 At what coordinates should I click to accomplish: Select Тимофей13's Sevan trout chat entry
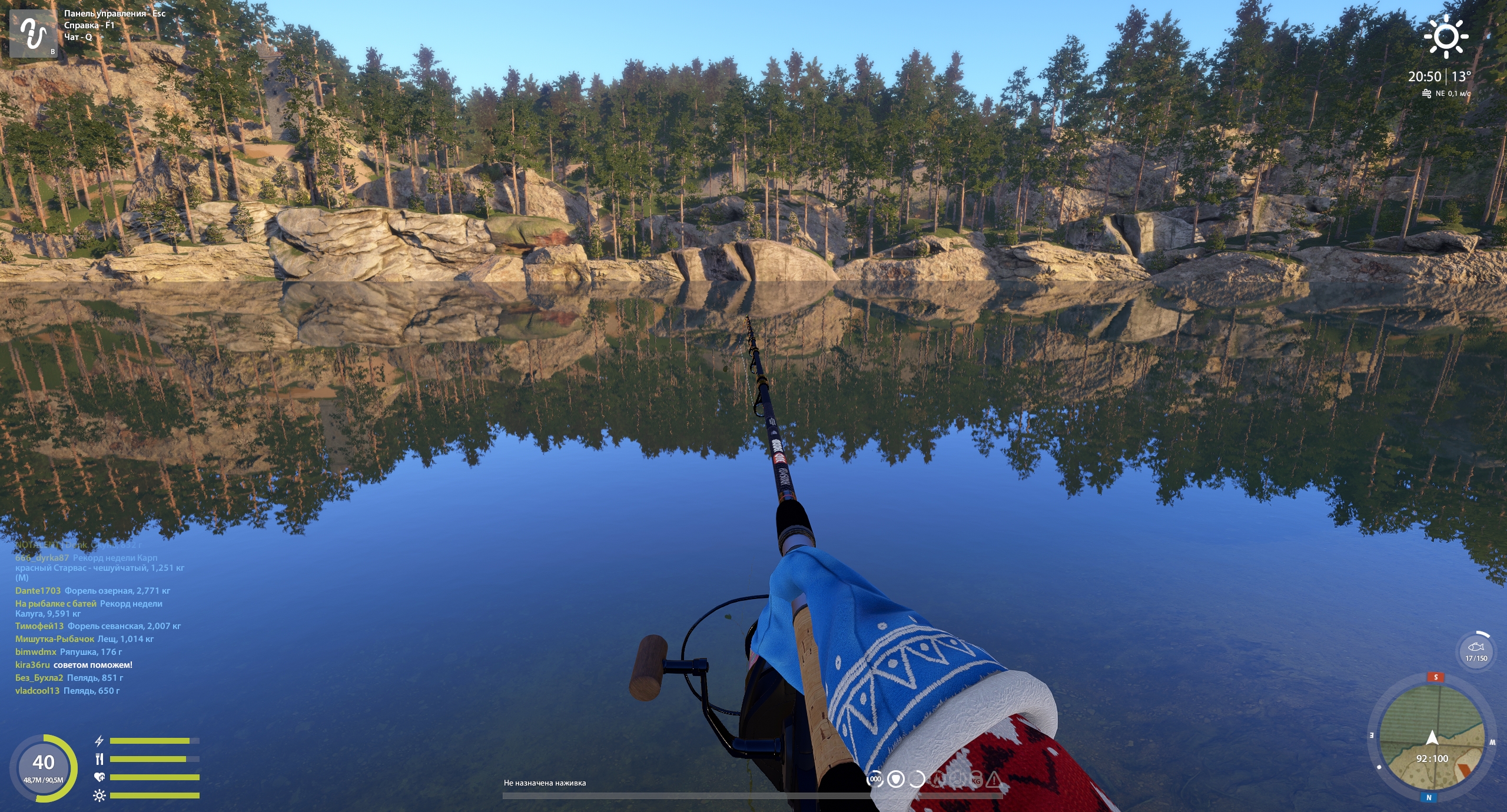(x=98, y=626)
